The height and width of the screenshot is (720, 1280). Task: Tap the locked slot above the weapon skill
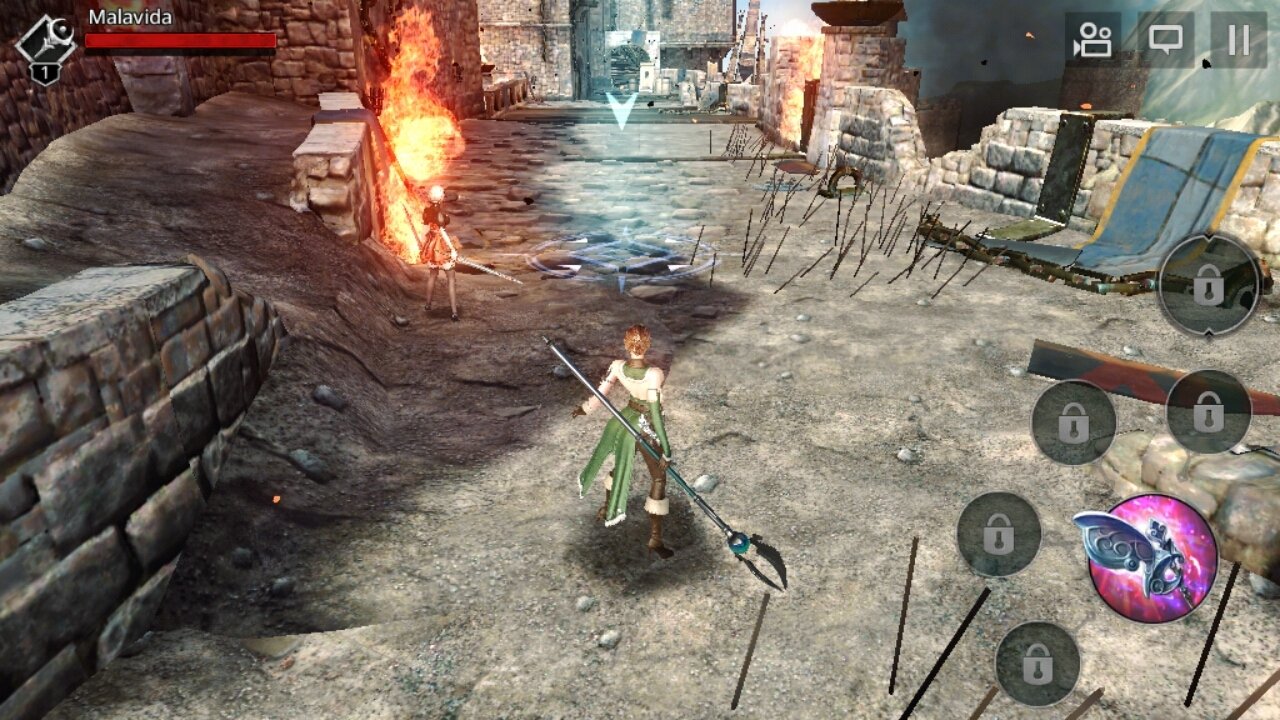coord(1208,410)
